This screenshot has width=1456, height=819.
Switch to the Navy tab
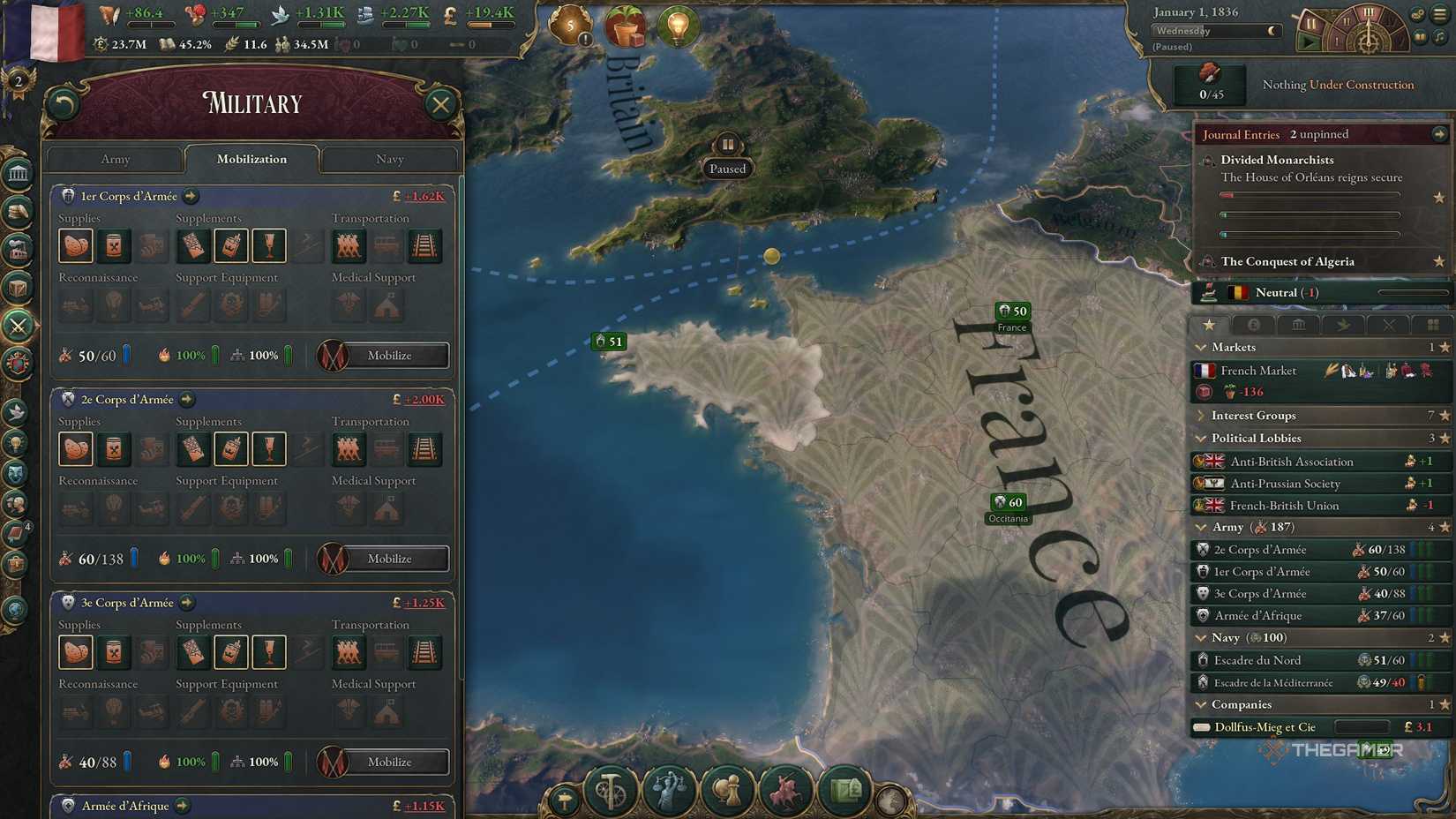(x=389, y=160)
